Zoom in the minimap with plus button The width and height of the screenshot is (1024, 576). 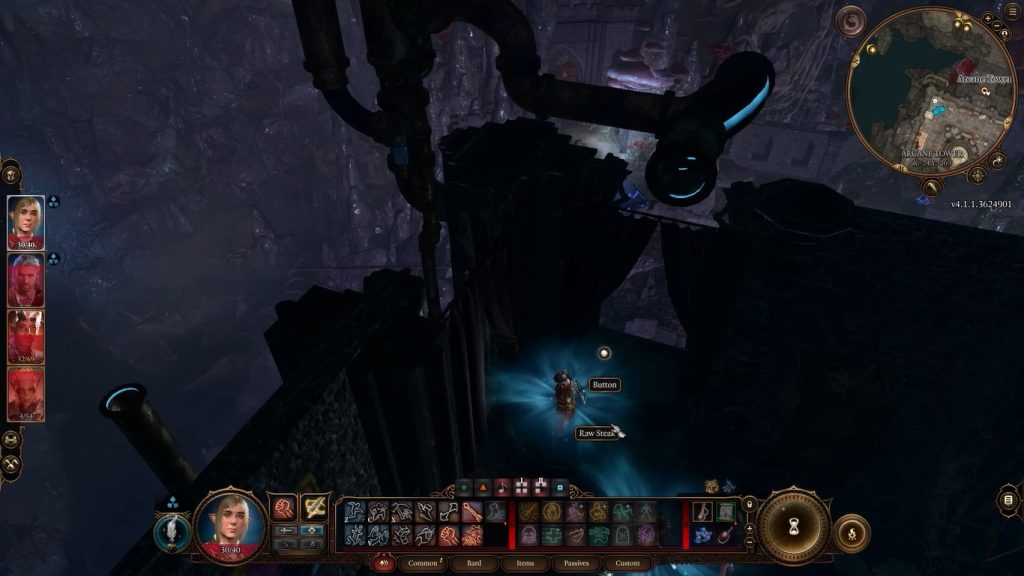[987, 18]
